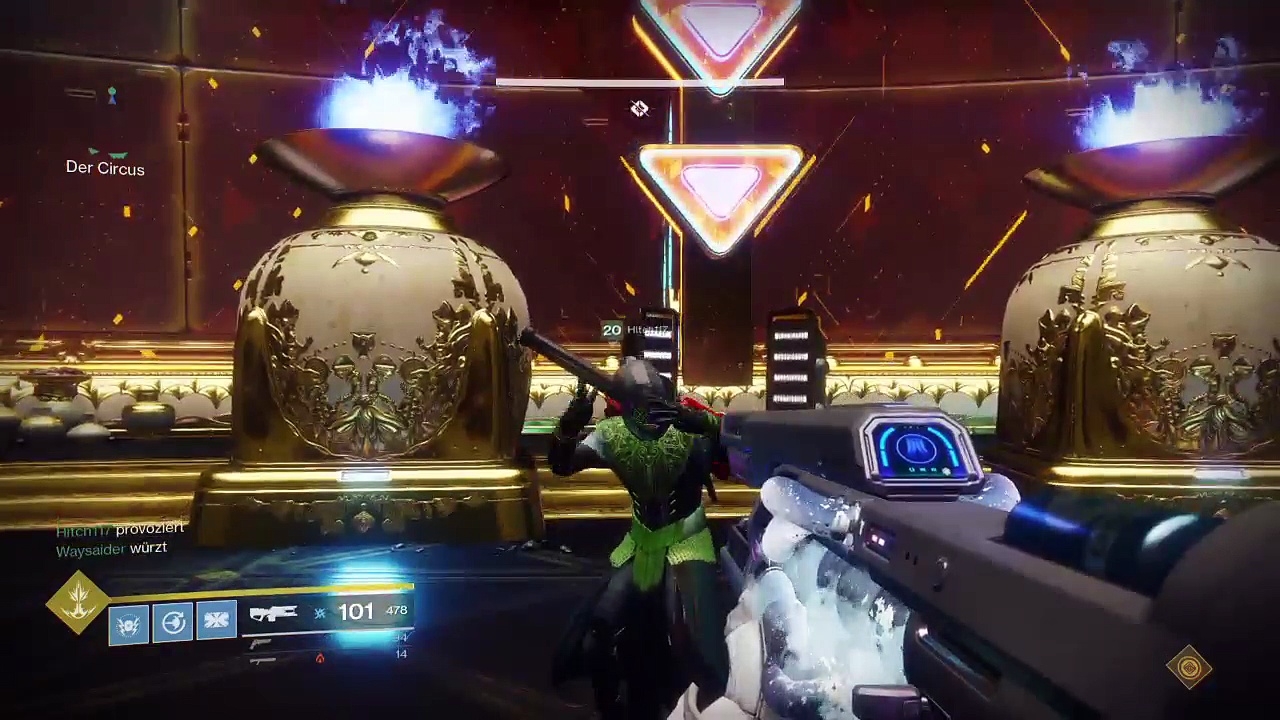This screenshot has width=1280, height=720.
Task: Use the ability icon with crossed burst
Action: click(x=217, y=621)
